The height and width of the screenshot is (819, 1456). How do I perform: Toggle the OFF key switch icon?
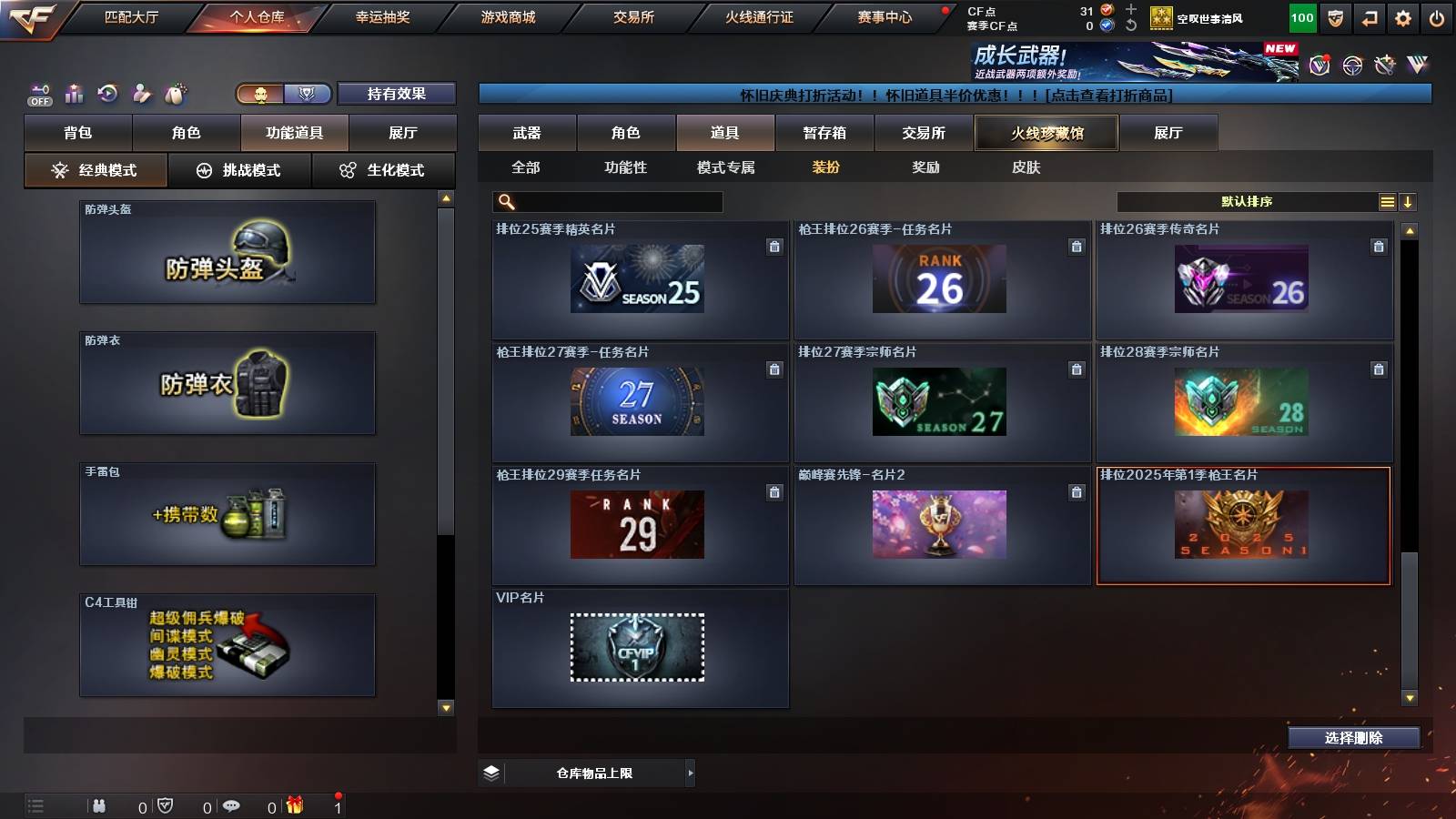click(x=38, y=92)
